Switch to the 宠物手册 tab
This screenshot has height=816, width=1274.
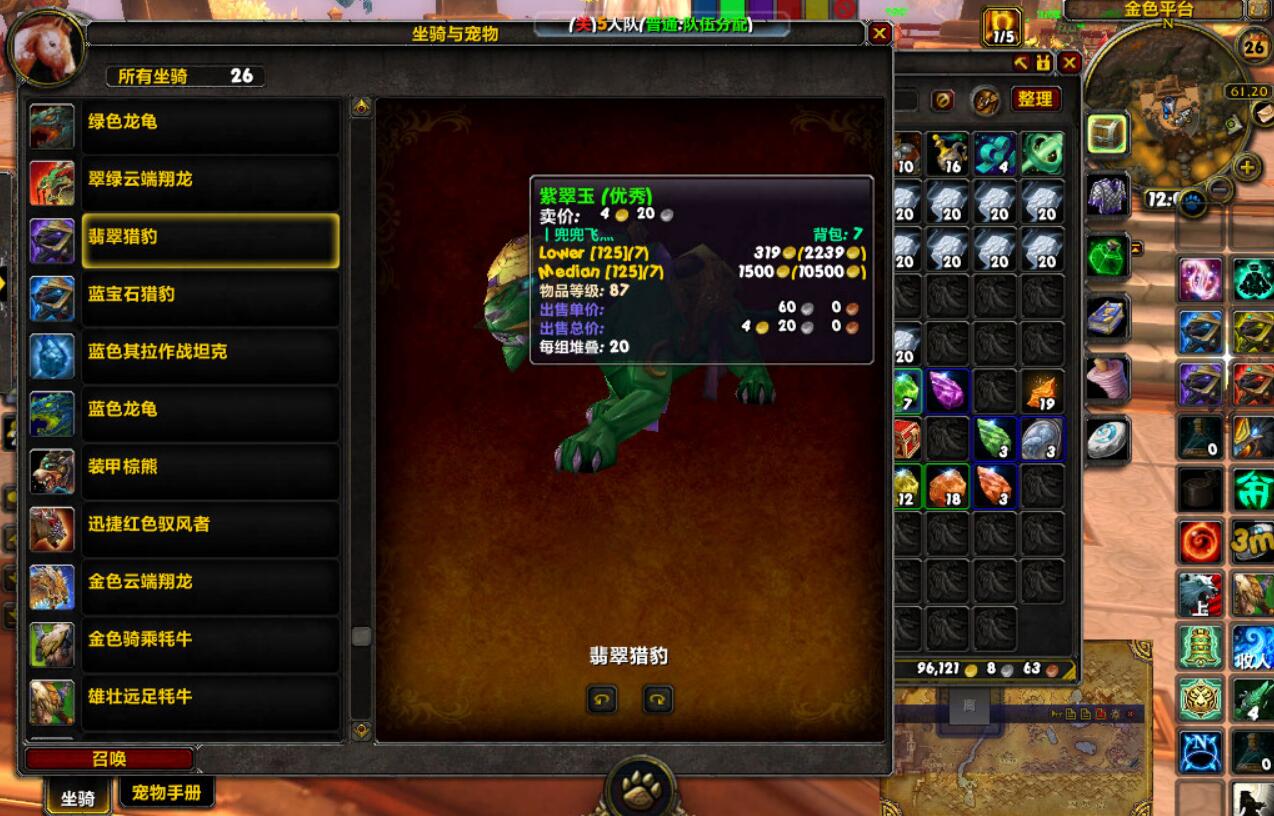click(167, 794)
